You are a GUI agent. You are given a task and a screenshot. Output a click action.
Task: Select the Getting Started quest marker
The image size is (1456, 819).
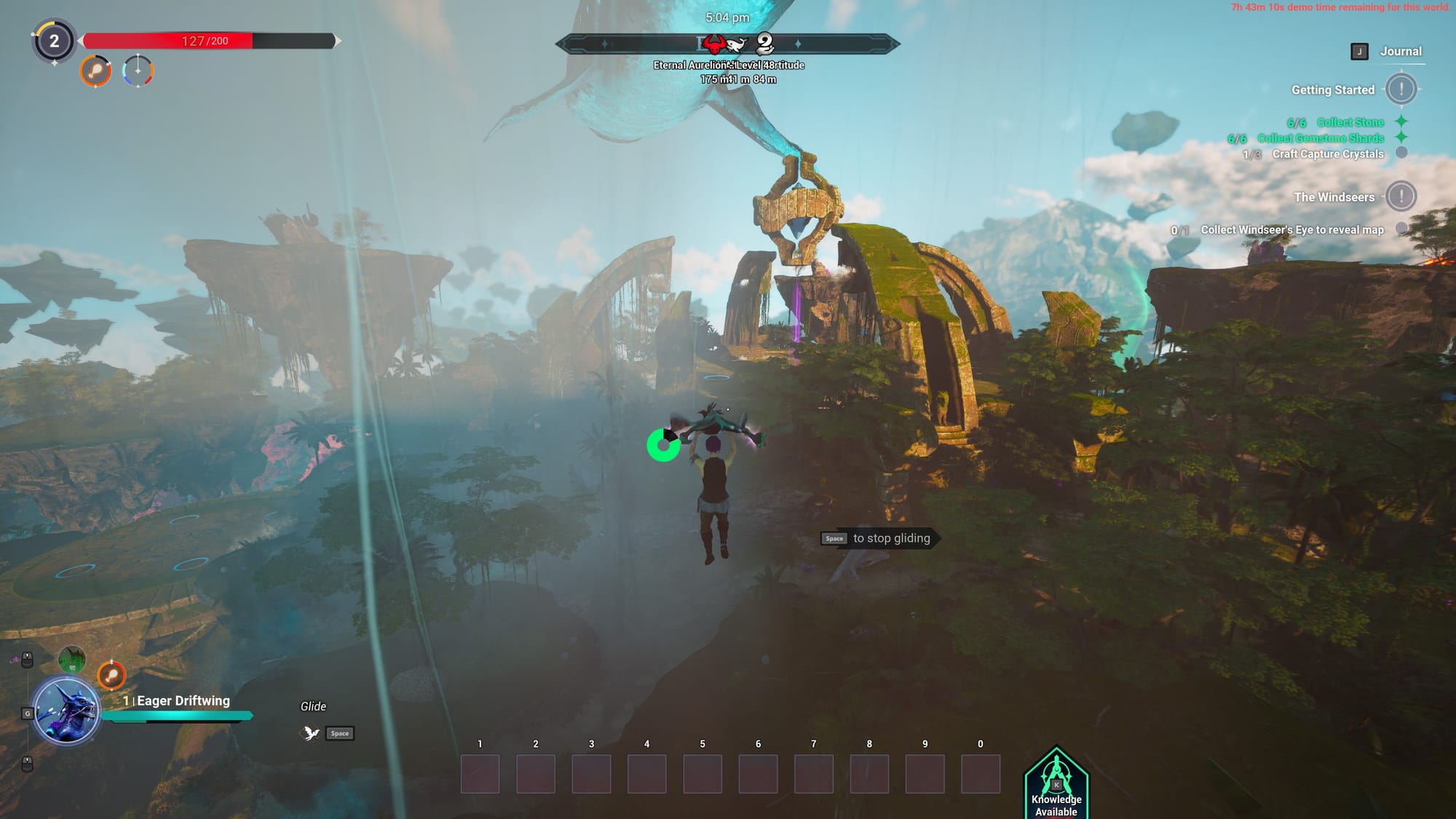tap(1400, 90)
